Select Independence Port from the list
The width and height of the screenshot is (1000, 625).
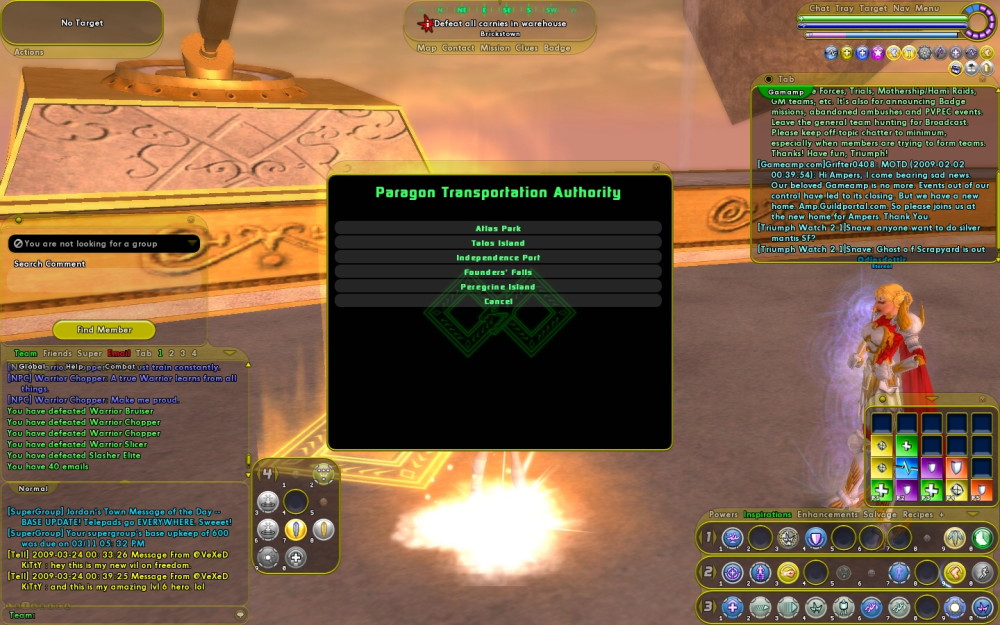tap(497, 258)
